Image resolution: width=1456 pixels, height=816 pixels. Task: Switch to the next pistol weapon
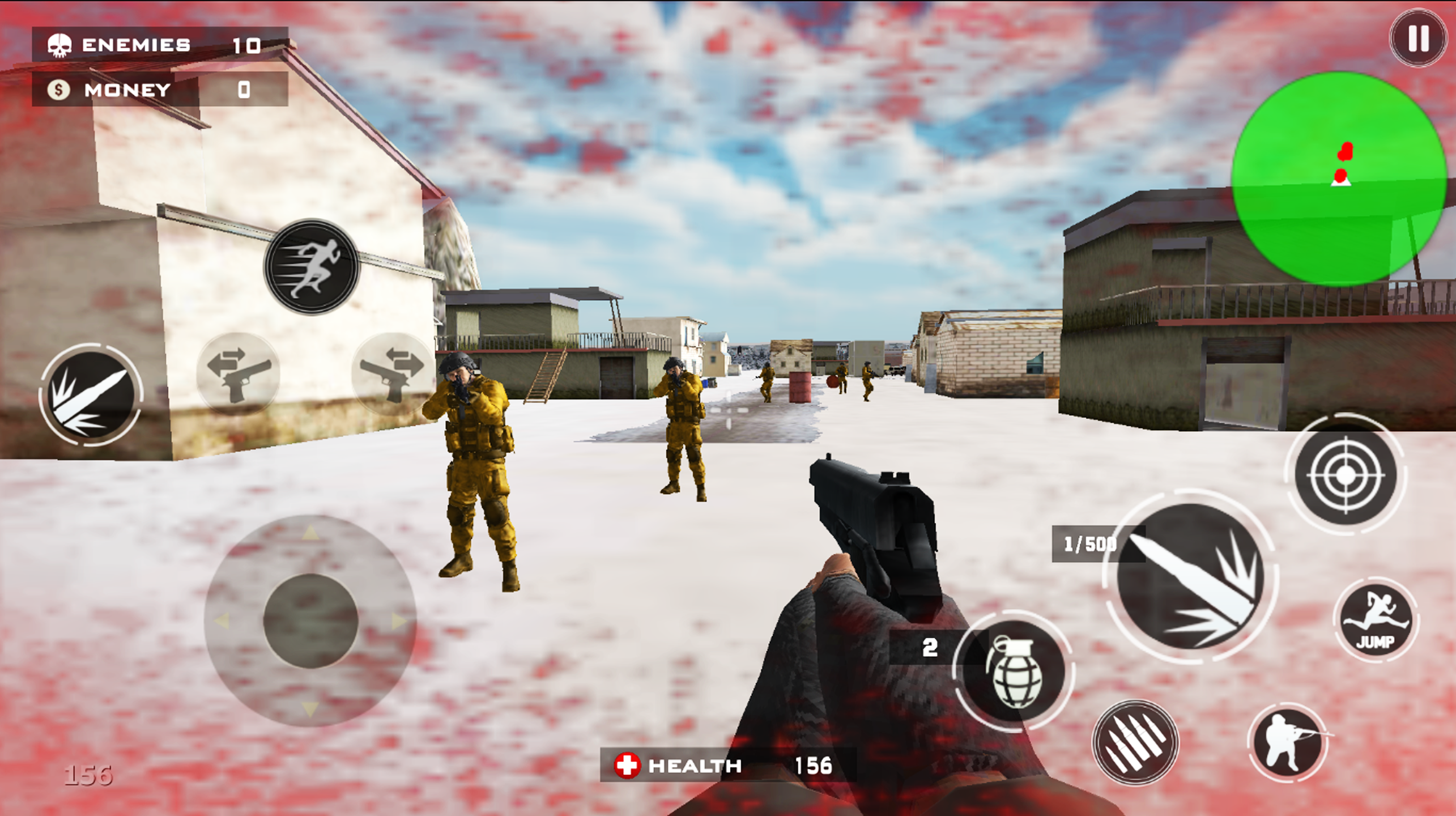pos(392,374)
